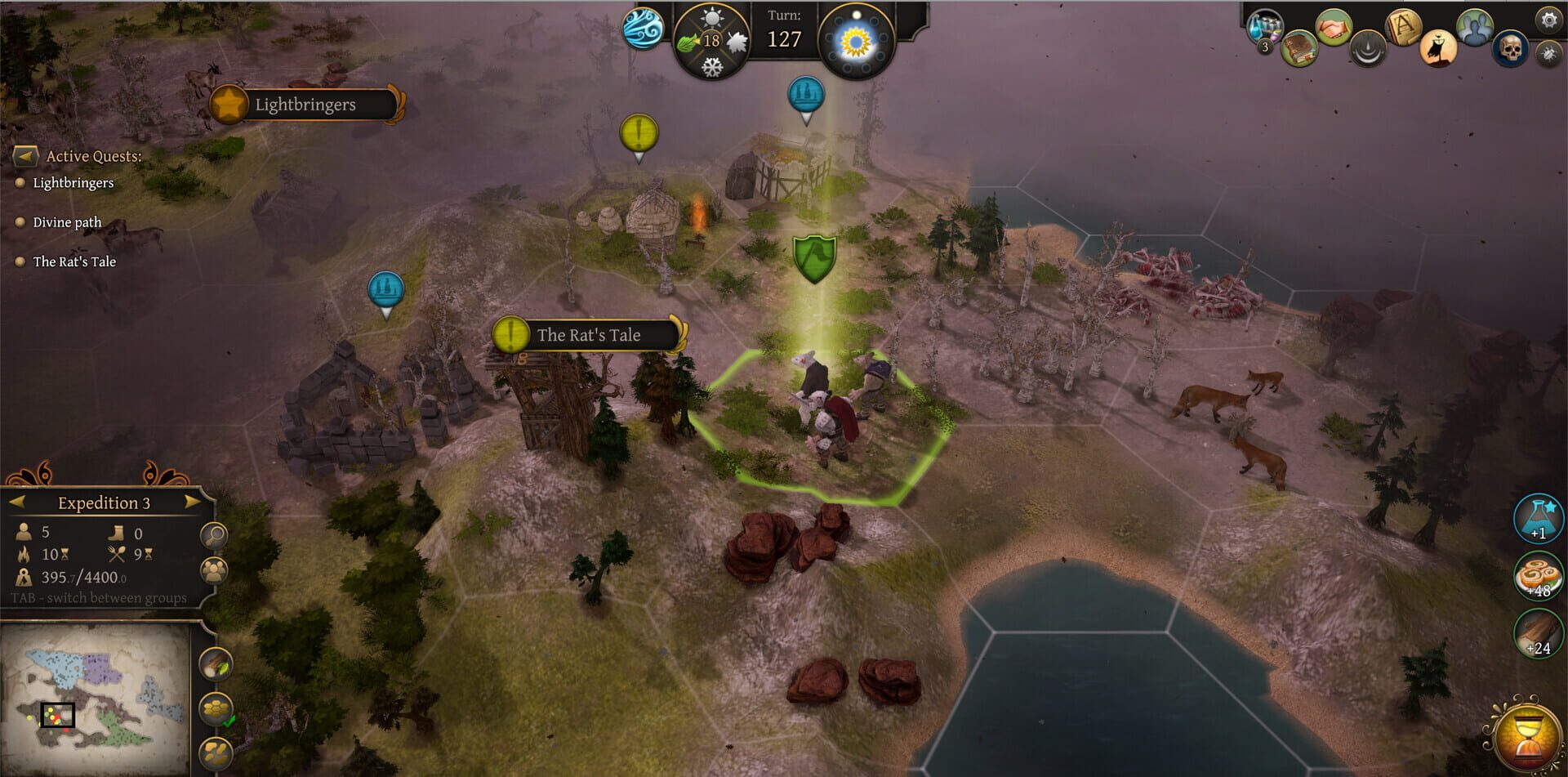1568x777 pixels.
Task: Open the skull death records panel
Action: point(1511,49)
